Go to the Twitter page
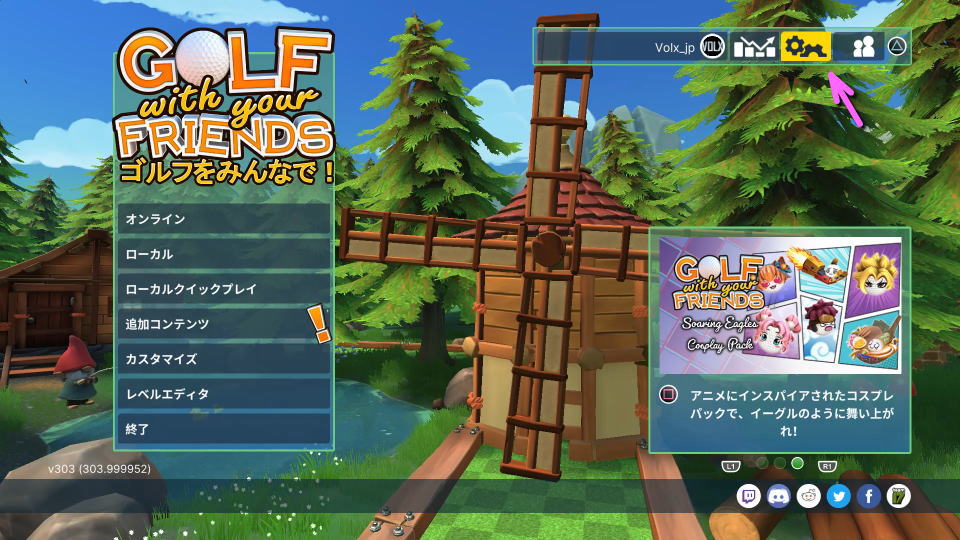Image resolution: width=960 pixels, height=540 pixels. (839, 496)
